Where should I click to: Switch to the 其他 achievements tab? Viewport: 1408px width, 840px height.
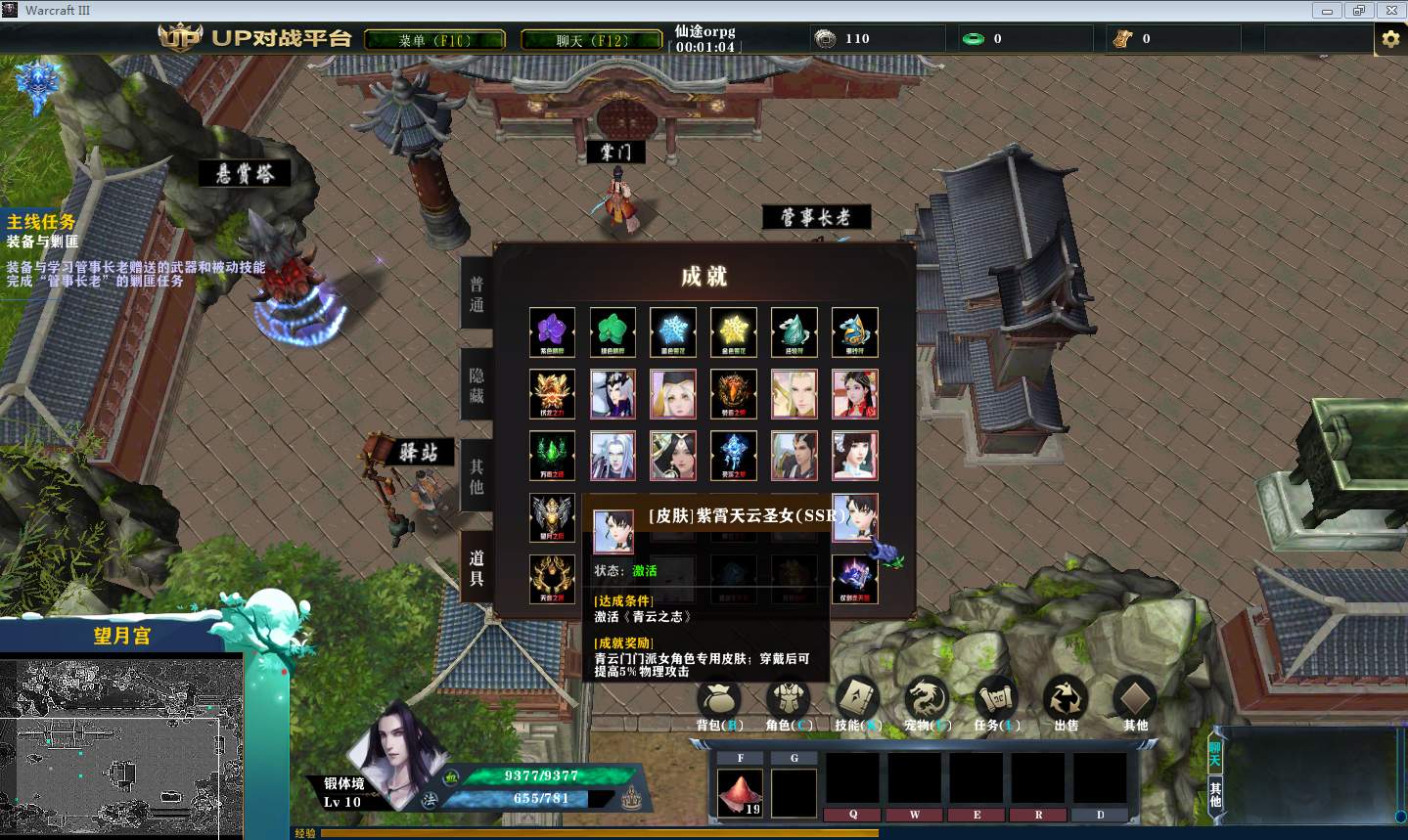(477, 476)
